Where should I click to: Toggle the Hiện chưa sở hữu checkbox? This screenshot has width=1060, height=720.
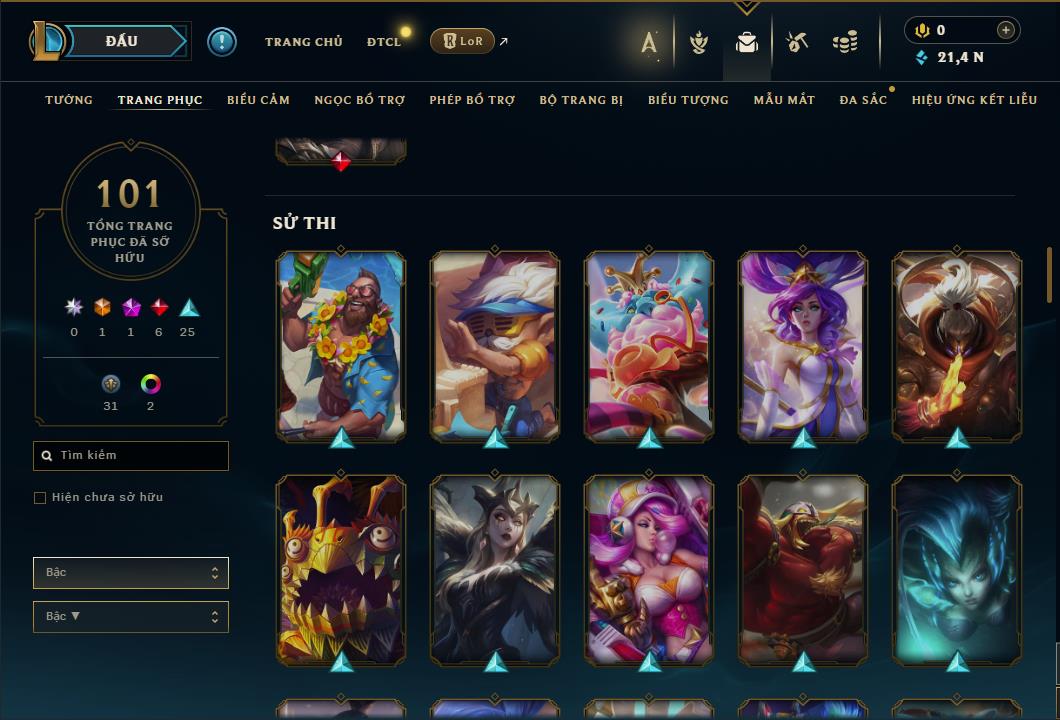click(40, 498)
